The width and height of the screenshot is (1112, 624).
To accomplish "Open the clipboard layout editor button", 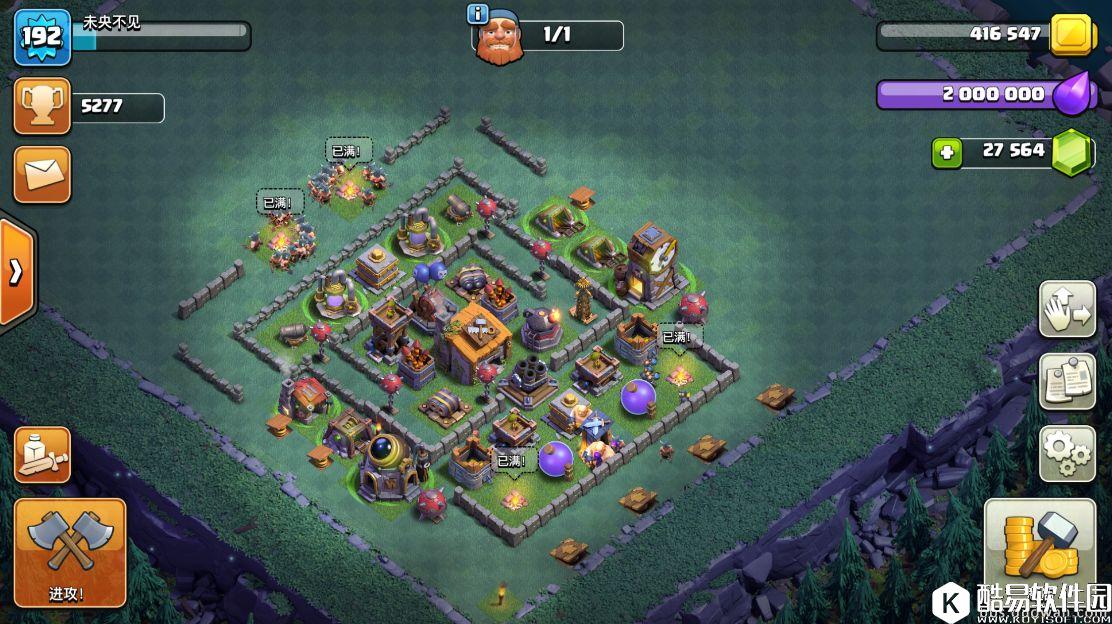I will tap(1067, 381).
